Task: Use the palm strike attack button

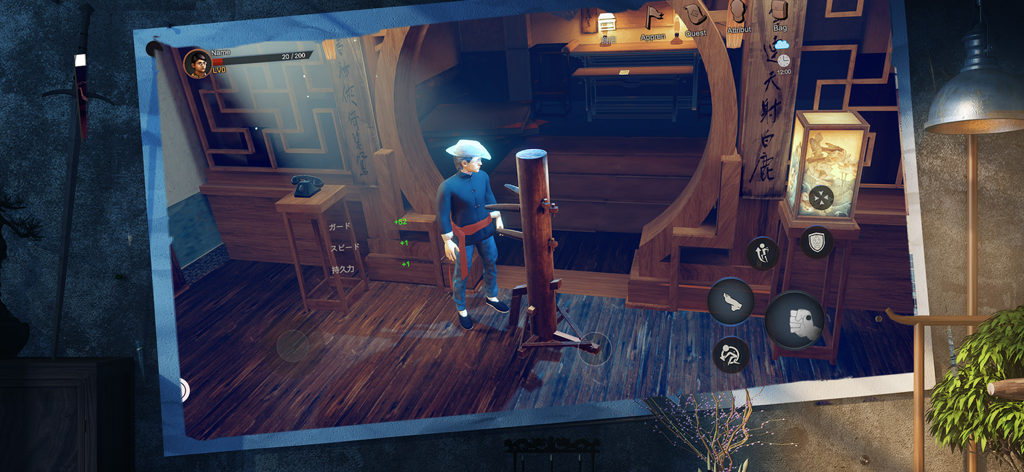Action: point(731,301)
